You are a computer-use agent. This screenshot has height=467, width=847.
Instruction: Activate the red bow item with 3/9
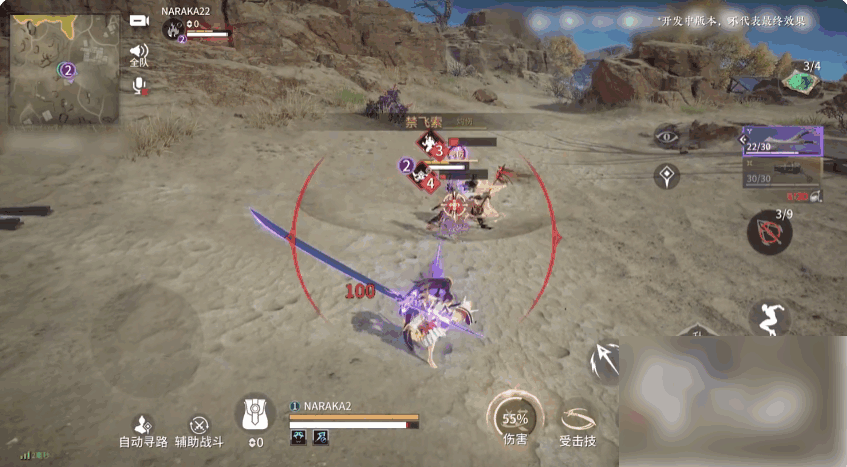click(x=770, y=233)
